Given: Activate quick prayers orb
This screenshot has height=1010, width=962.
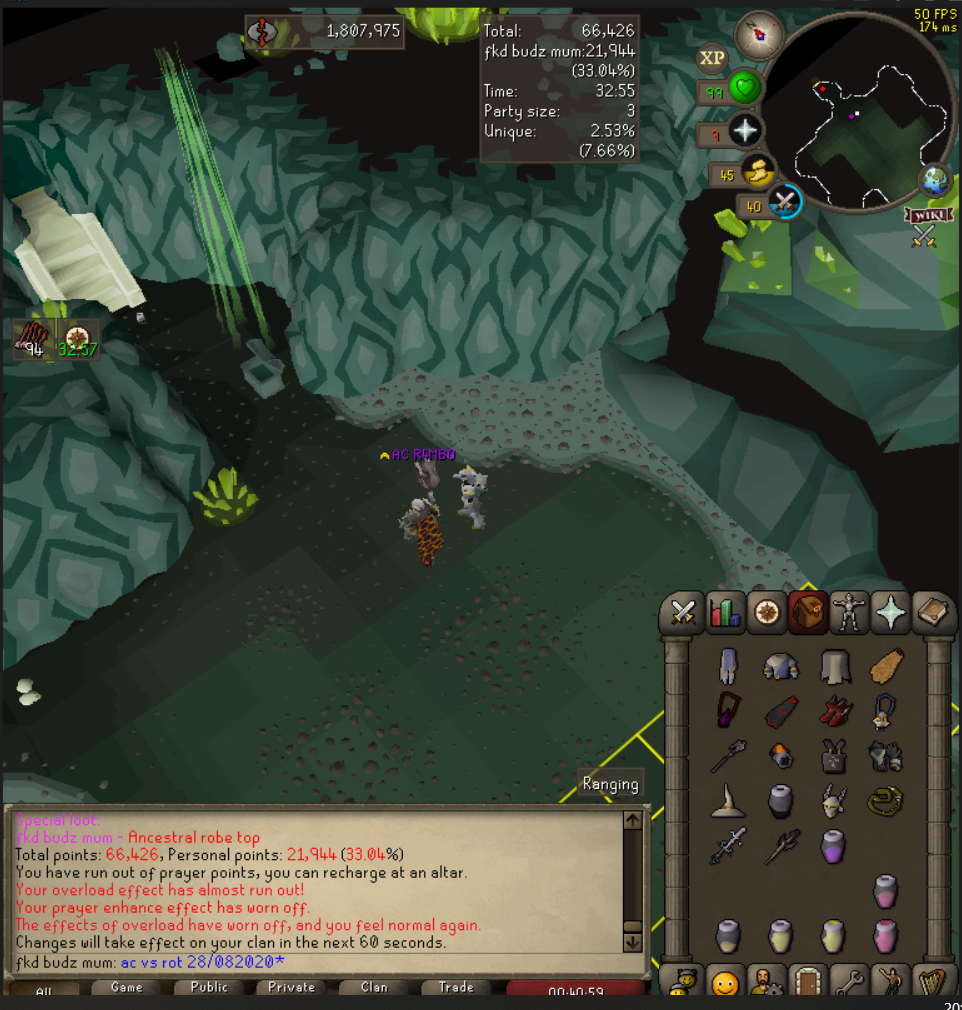Looking at the screenshot, I should (745, 131).
